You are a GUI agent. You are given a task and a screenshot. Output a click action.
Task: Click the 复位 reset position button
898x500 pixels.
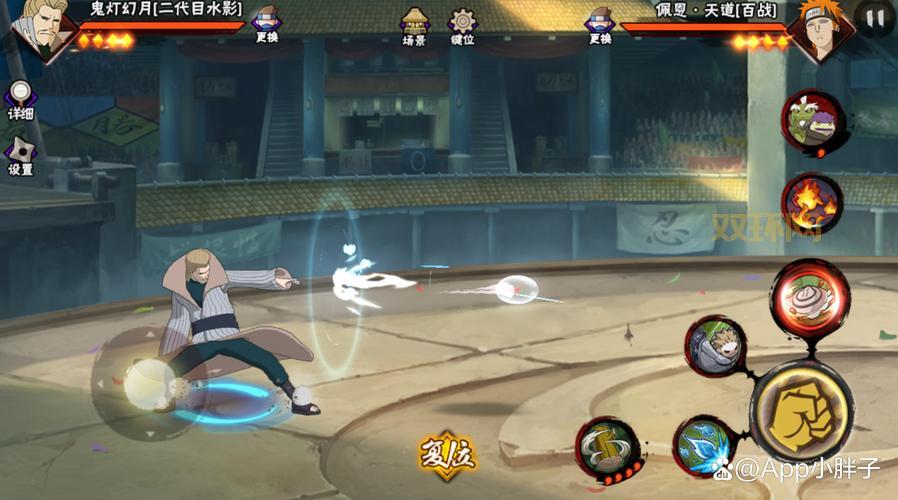(x=447, y=456)
